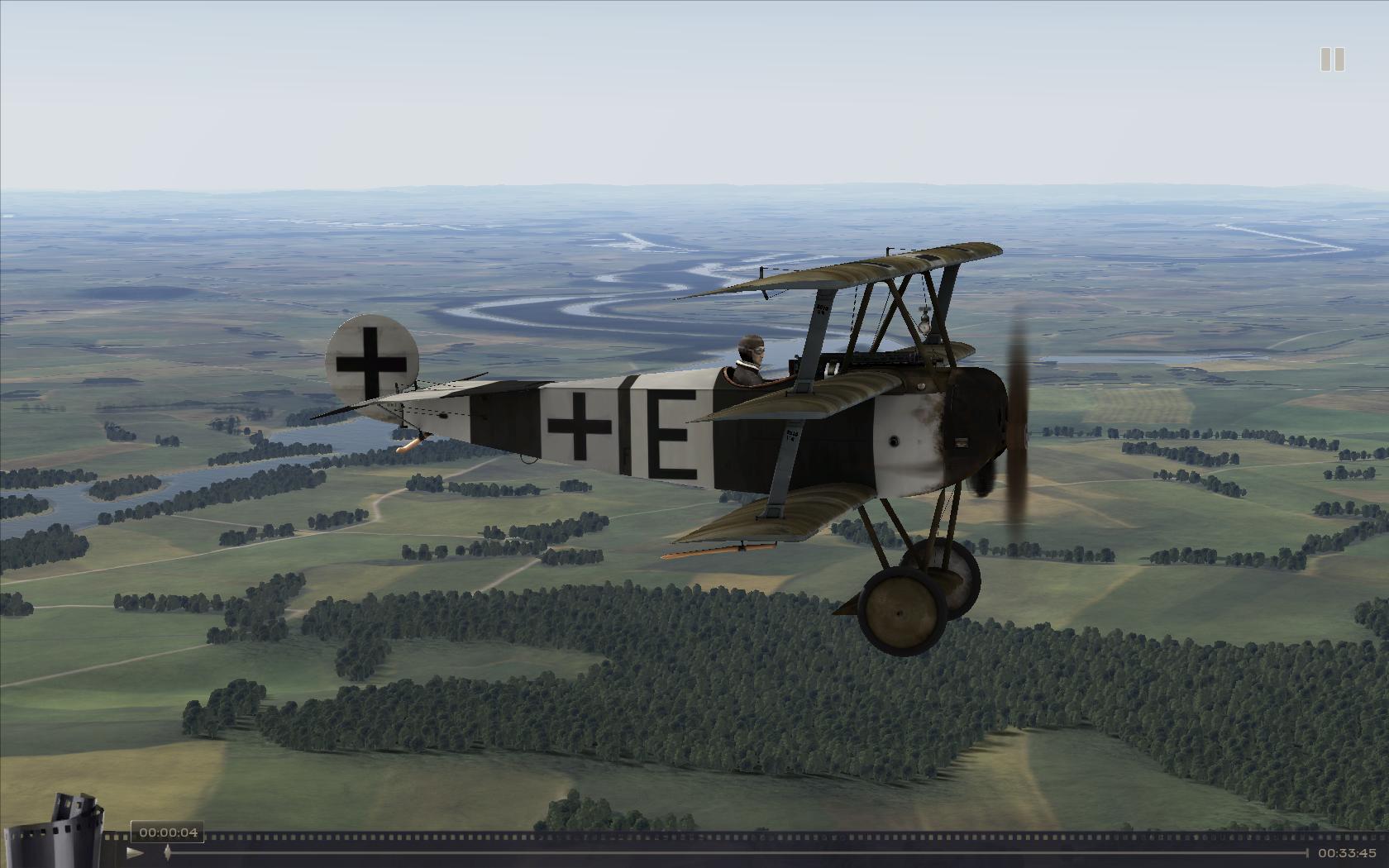1389x868 pixels.
Task: Click the pause indicator icon
Action: 1331,60
